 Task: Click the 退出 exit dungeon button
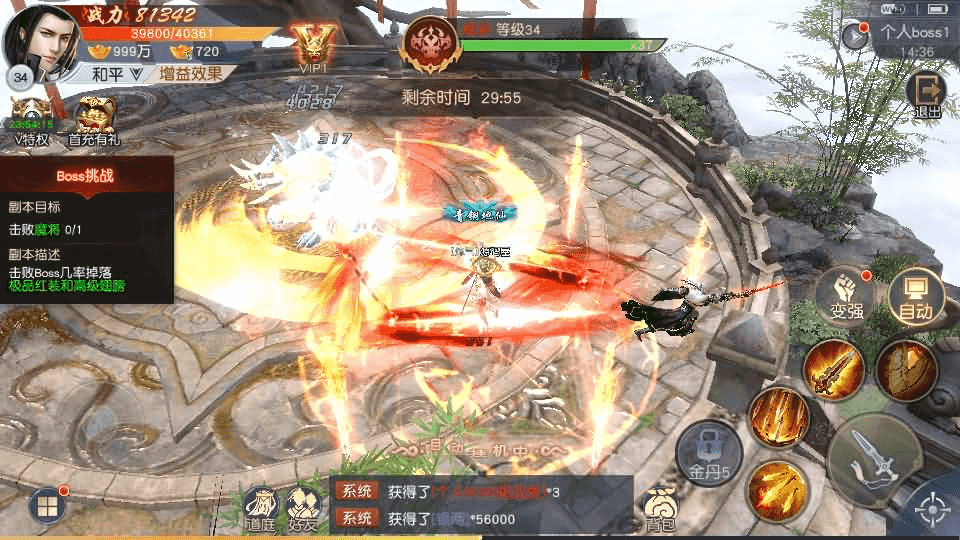[x=926, y=93]
